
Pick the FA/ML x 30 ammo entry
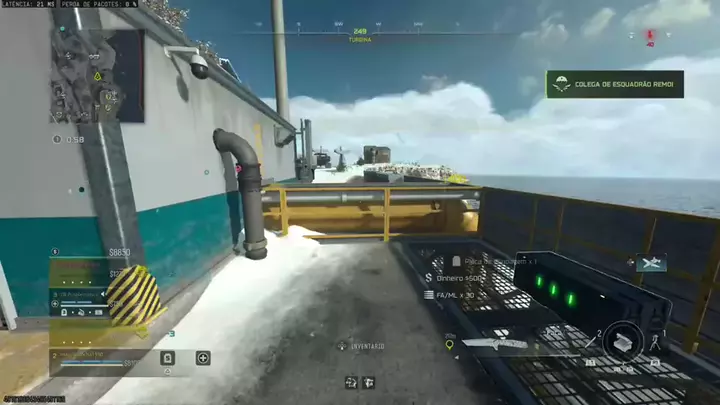(454, 295)
